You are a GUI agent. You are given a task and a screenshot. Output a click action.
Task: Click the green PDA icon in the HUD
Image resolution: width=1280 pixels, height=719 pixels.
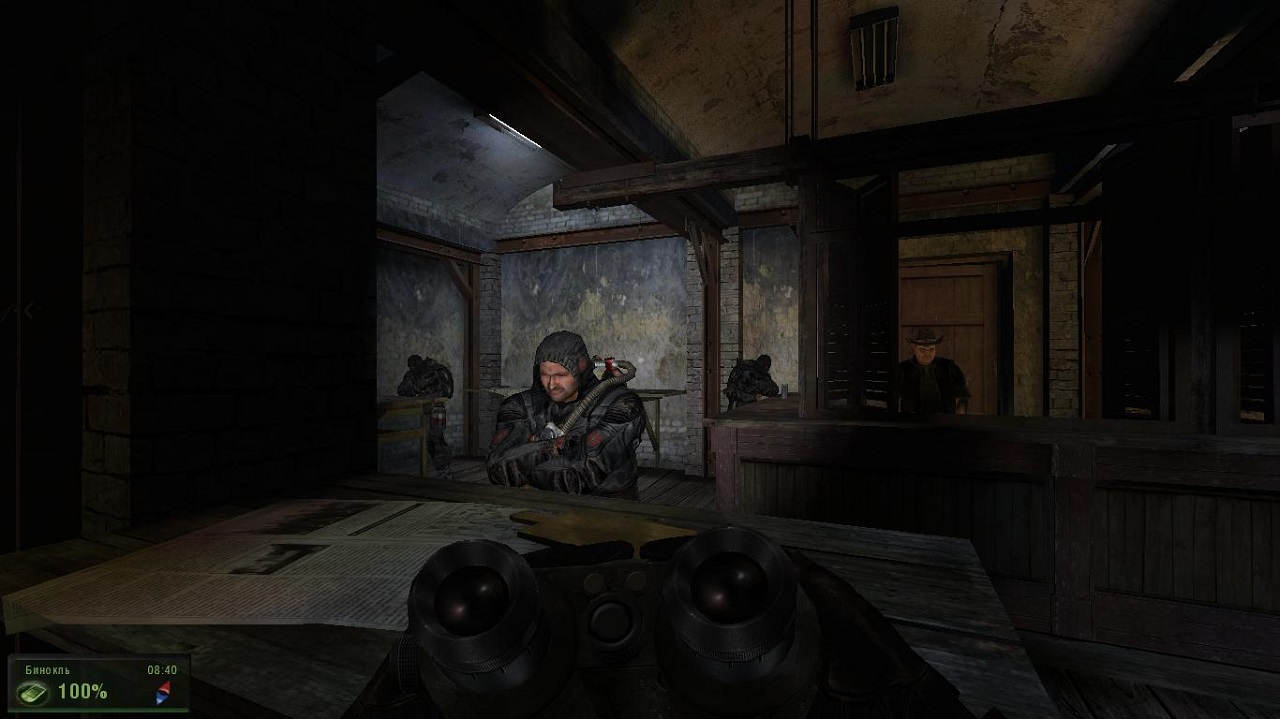point(33,692)
